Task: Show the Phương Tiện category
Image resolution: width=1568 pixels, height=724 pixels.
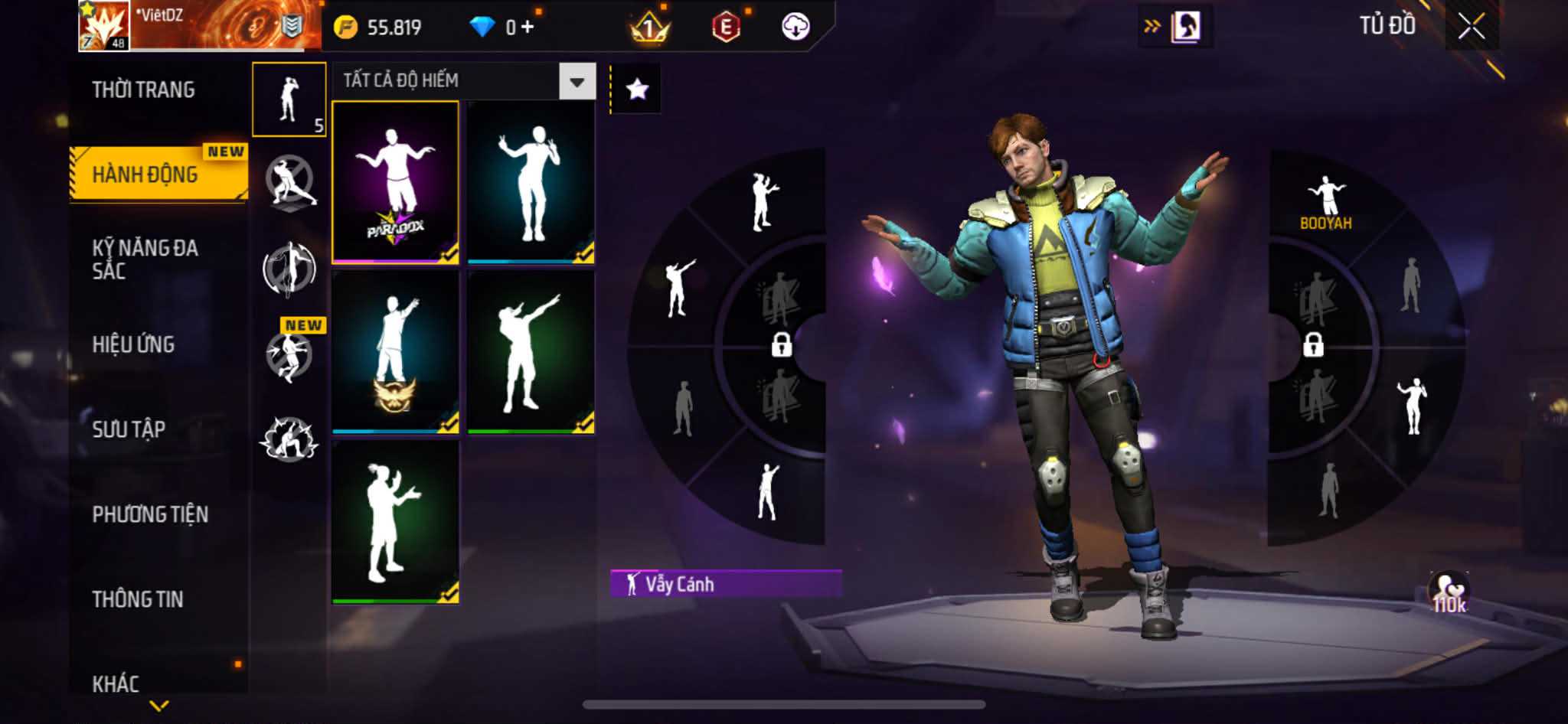Action: pyautogui.click(x=150, y=514)
